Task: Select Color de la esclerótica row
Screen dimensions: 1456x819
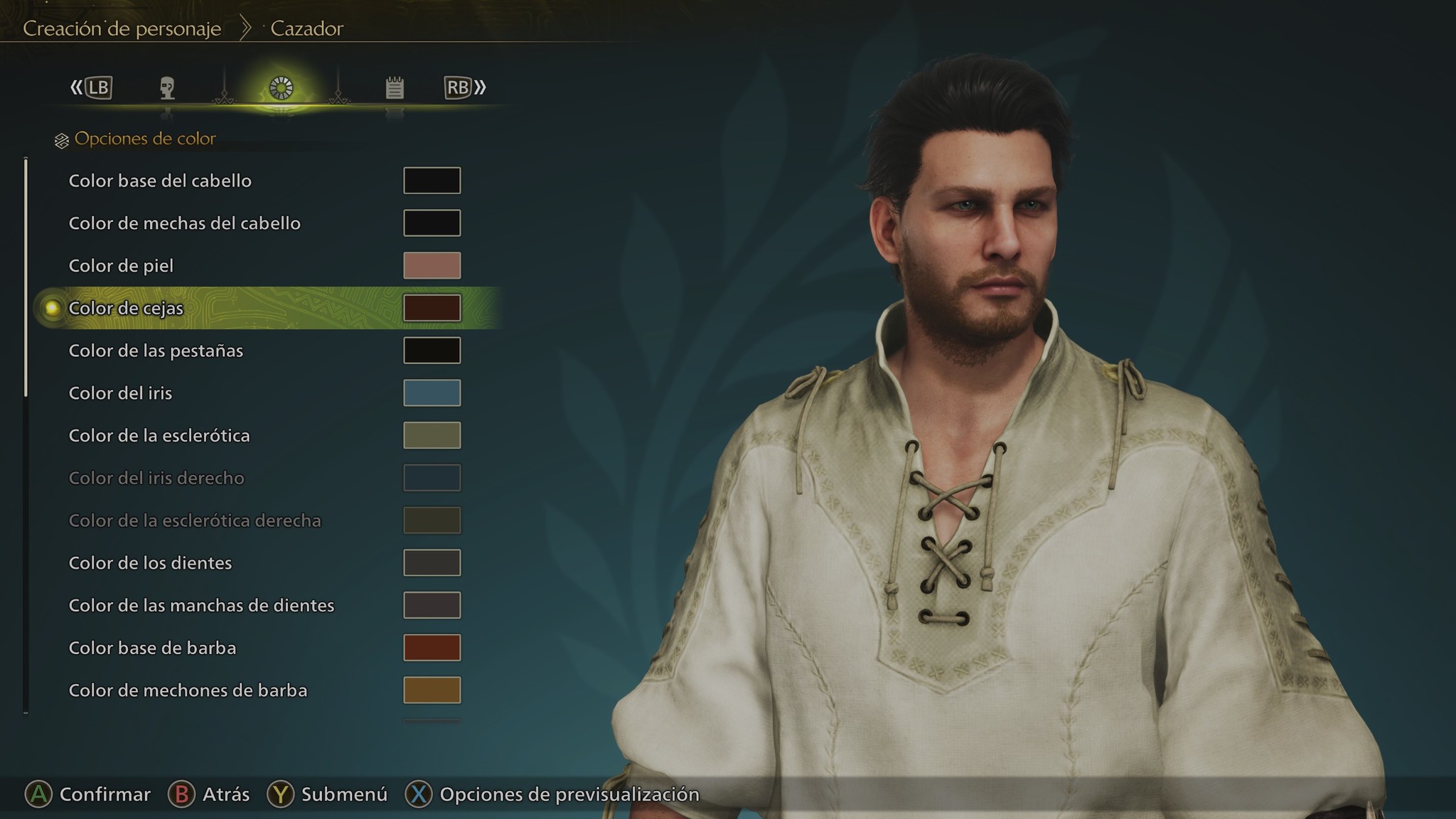Action: 159,436
